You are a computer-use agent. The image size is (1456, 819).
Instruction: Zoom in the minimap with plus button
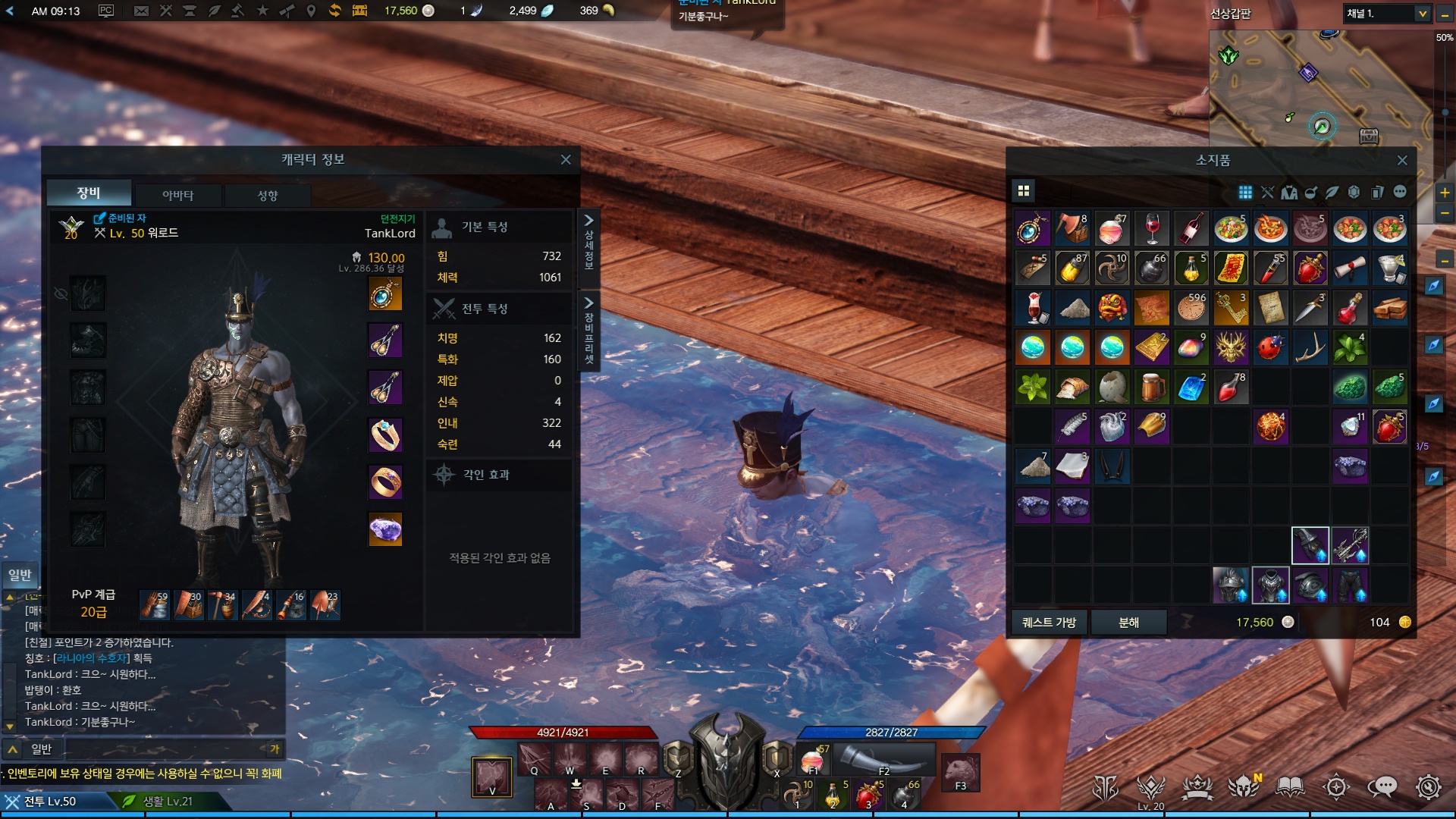click(1445, 193)
